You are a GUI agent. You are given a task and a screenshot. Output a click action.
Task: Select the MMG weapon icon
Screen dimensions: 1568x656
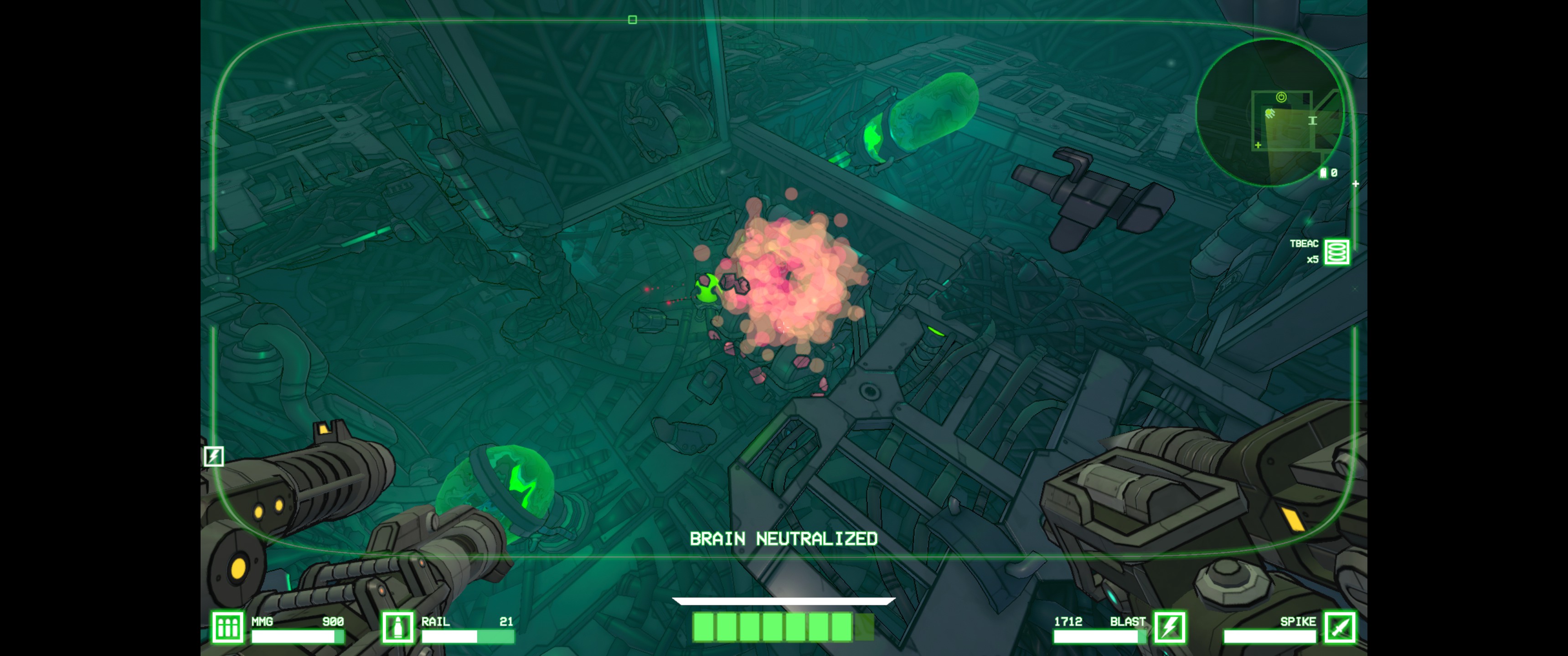click(227, 627)
